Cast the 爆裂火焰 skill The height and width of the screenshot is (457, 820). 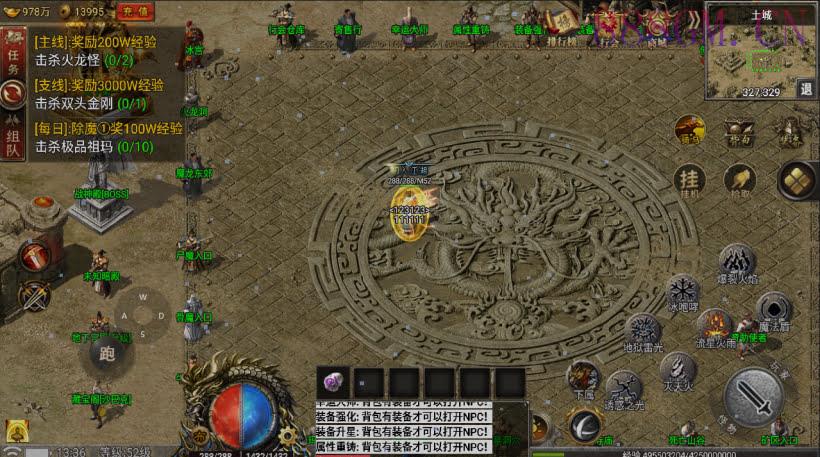click(x=737, y=263)
